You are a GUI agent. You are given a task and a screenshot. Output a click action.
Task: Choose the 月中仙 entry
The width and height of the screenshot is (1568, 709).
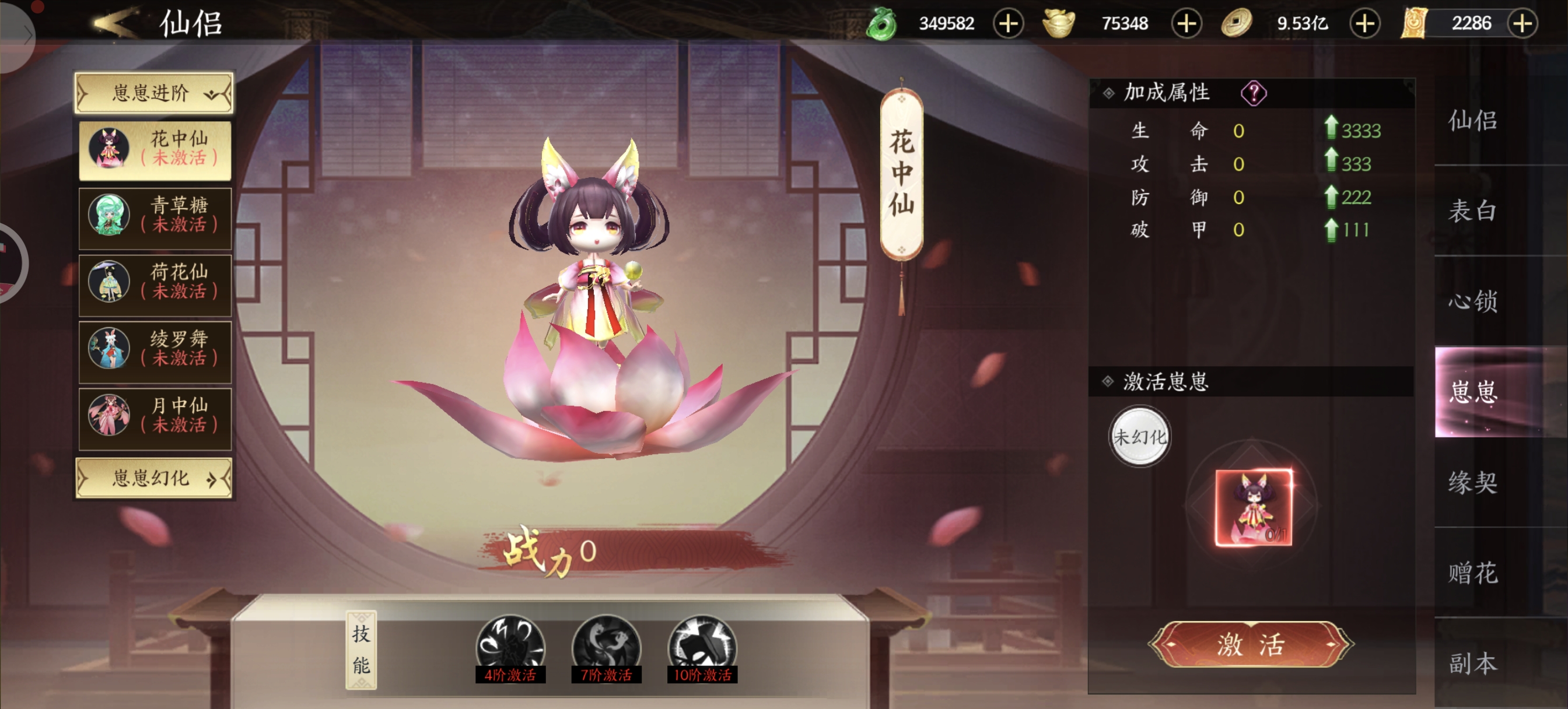(x=155, y=417)
